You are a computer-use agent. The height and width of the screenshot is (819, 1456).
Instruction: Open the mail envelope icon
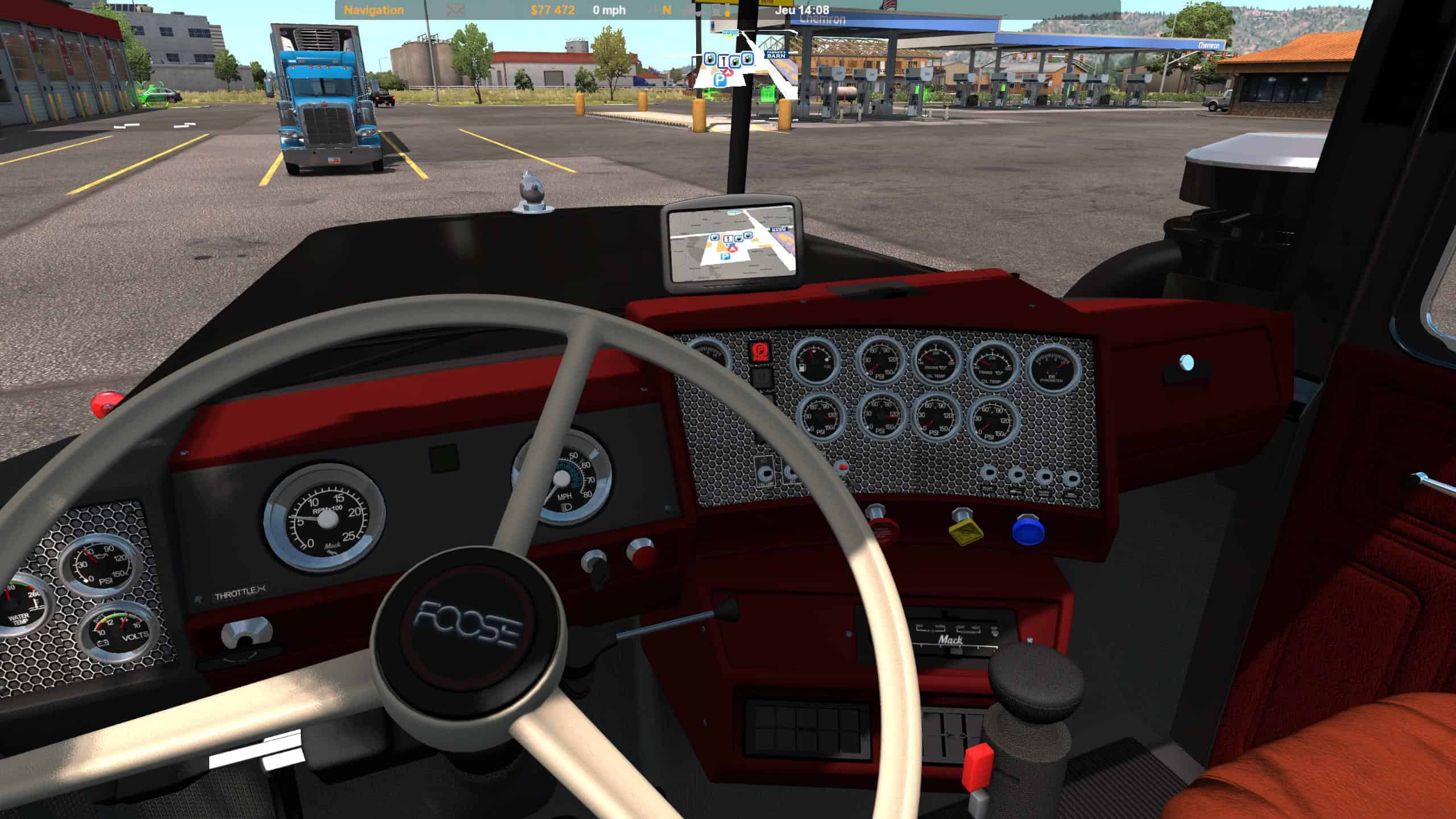tap(455, 10)
